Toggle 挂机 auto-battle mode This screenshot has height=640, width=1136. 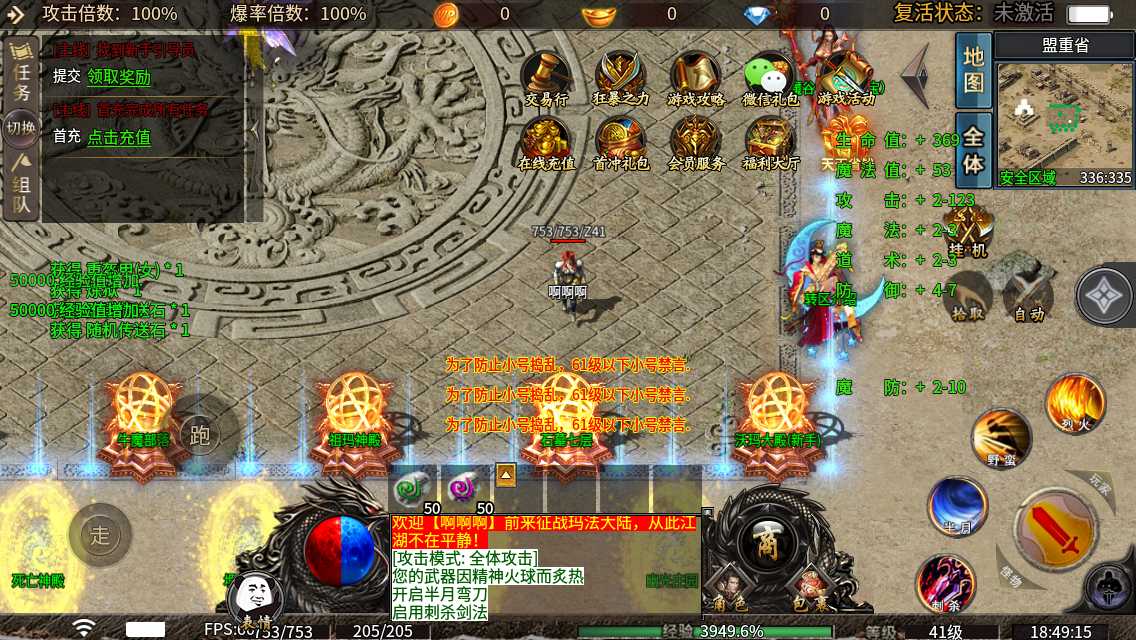tap(968, 230)
